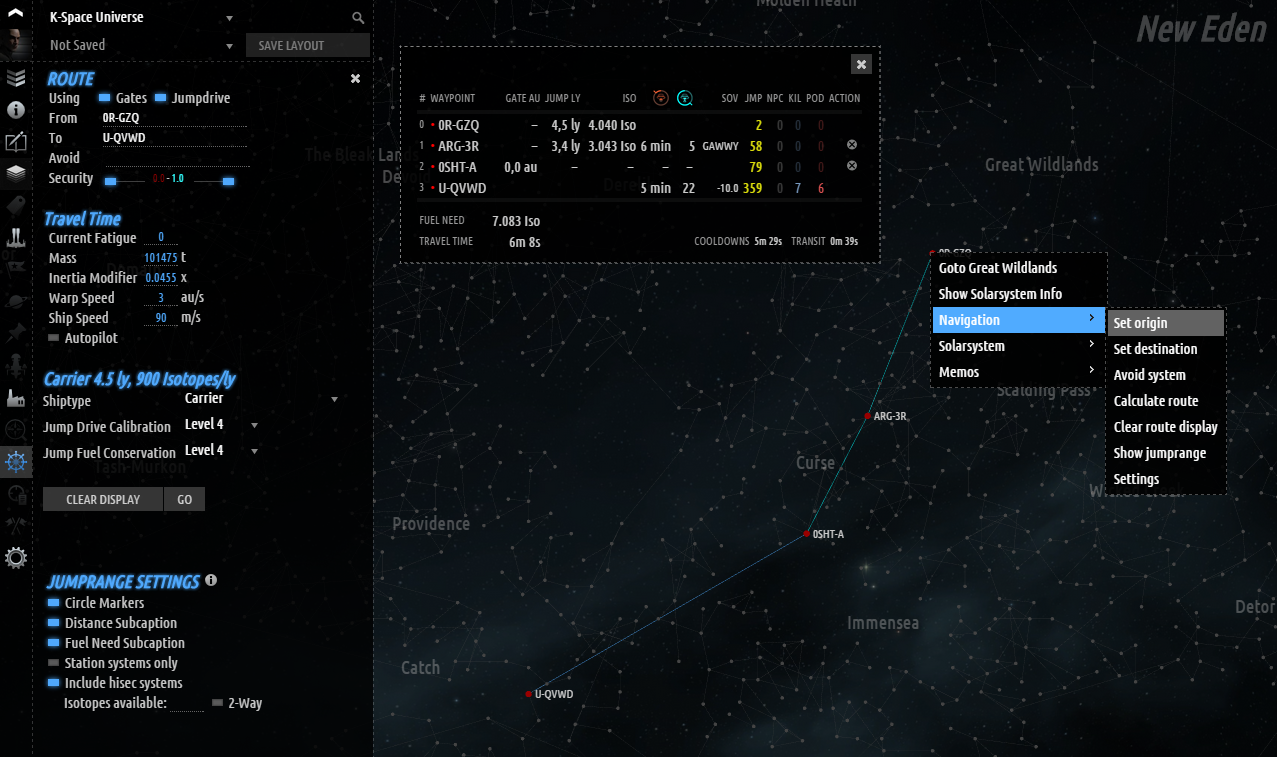The image size is (1277, 757).
Task: Start route calculation with GO button
Action: pyautogui.click(x=185, y=499)
